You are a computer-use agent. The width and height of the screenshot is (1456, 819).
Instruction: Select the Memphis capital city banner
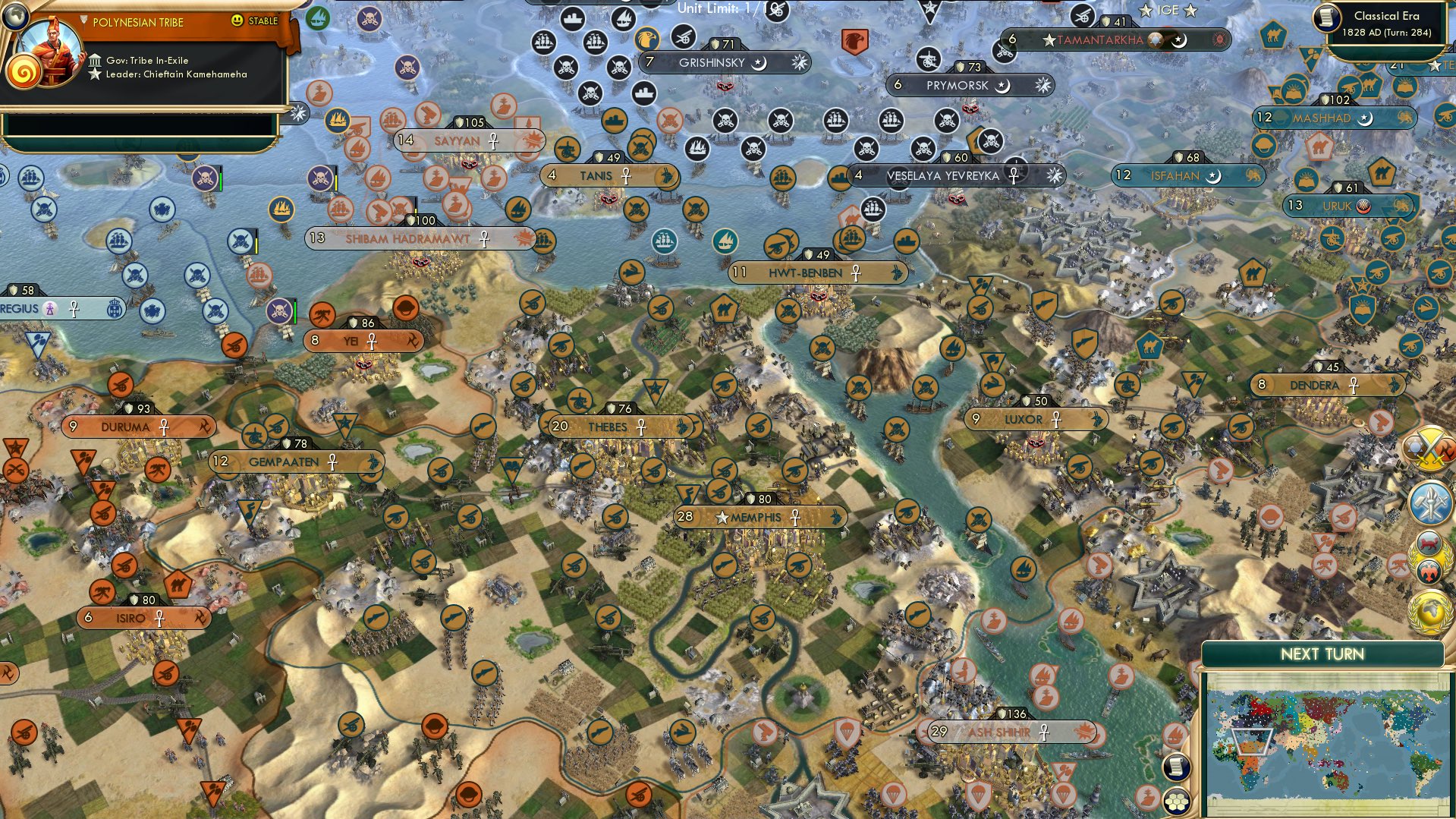tap(759, 516)
